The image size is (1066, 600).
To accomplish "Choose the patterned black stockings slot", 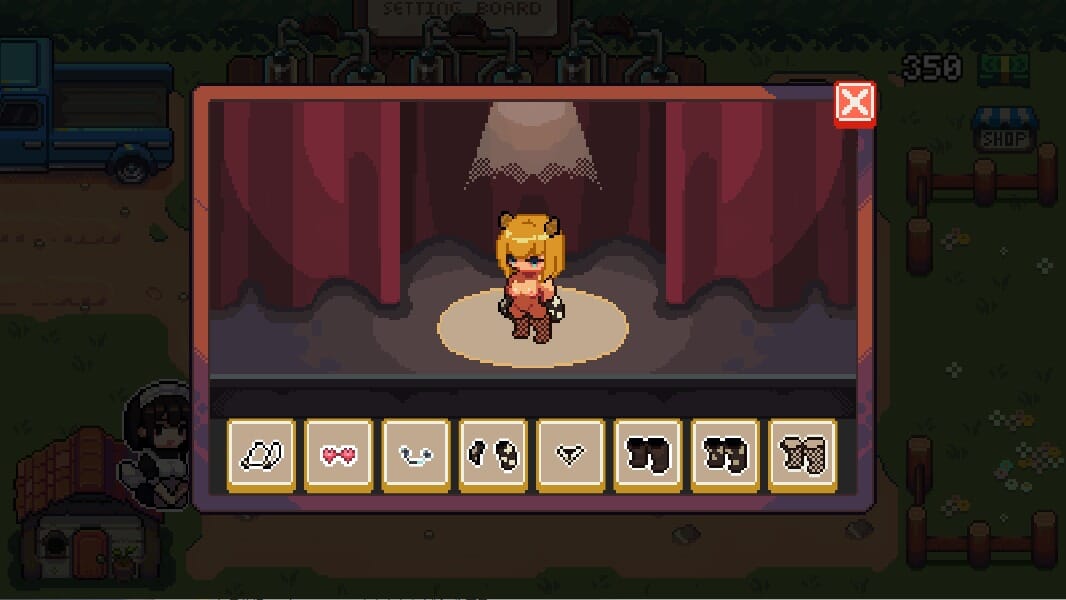I will (x=725, y=455).
